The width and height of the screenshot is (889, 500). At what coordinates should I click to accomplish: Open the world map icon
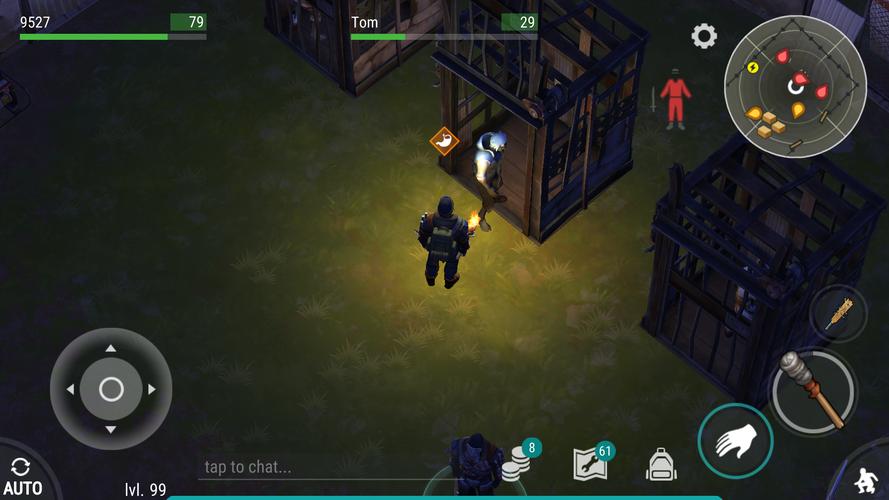[x=590, y=463]
